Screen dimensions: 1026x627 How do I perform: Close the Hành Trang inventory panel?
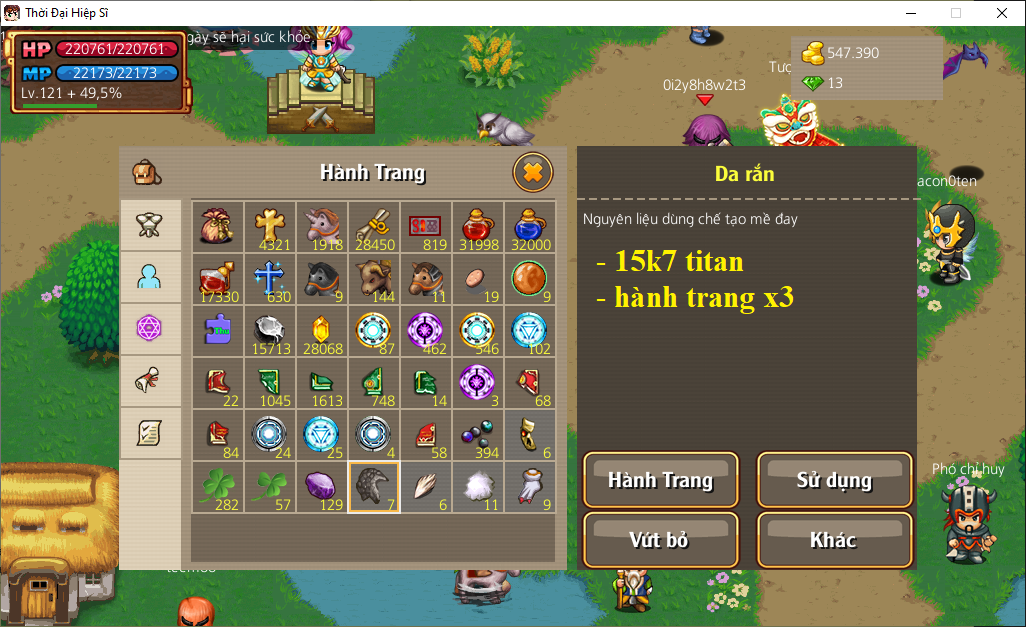pyautogui.click(x=533, y=173)
